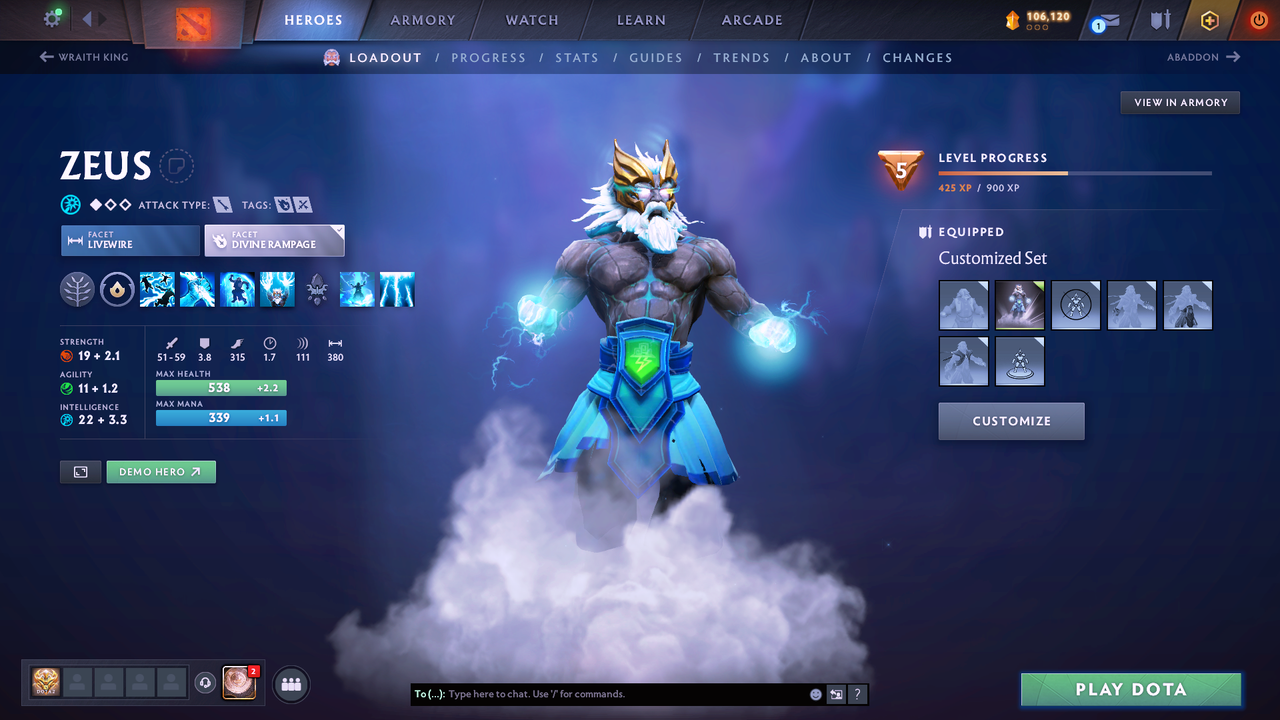Switch to the STATS tab
This screenshot has height=720, width=1280.
point(577,57)
